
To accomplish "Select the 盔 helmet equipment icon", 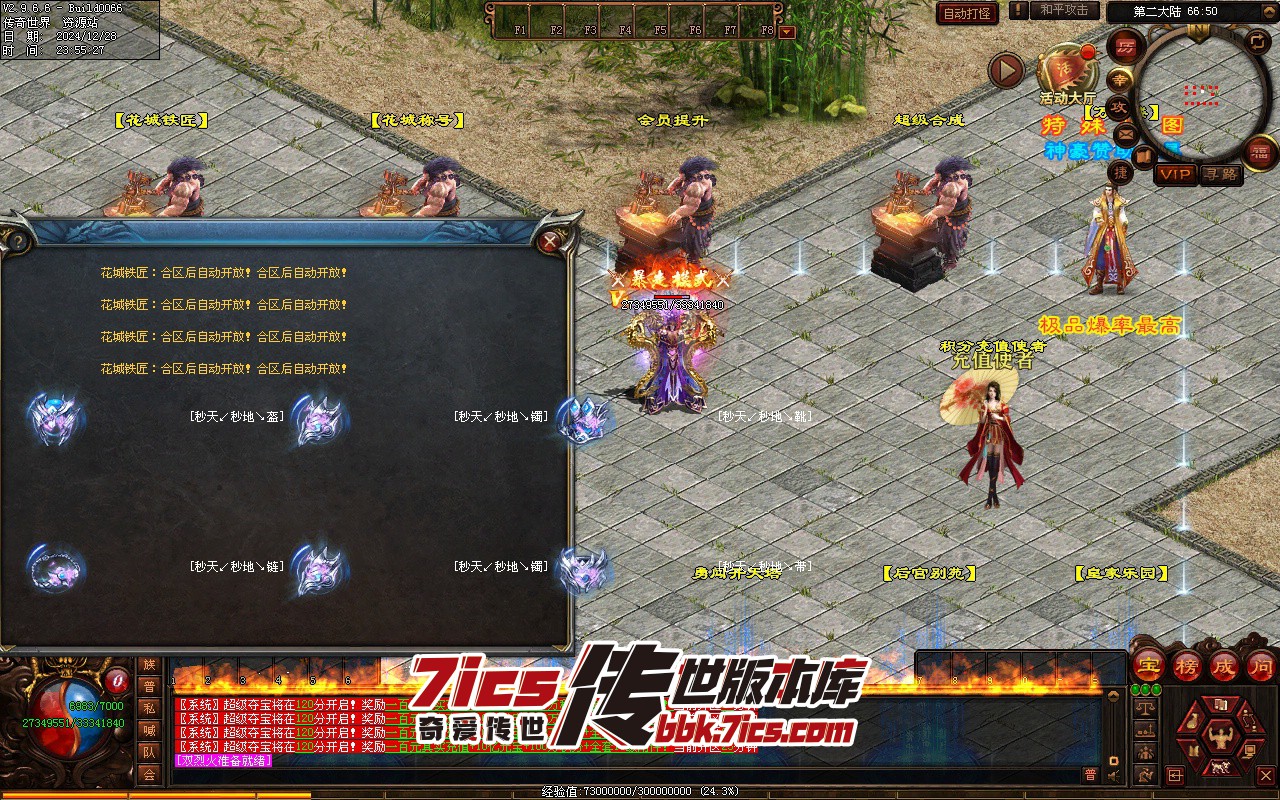I will 56,417.
